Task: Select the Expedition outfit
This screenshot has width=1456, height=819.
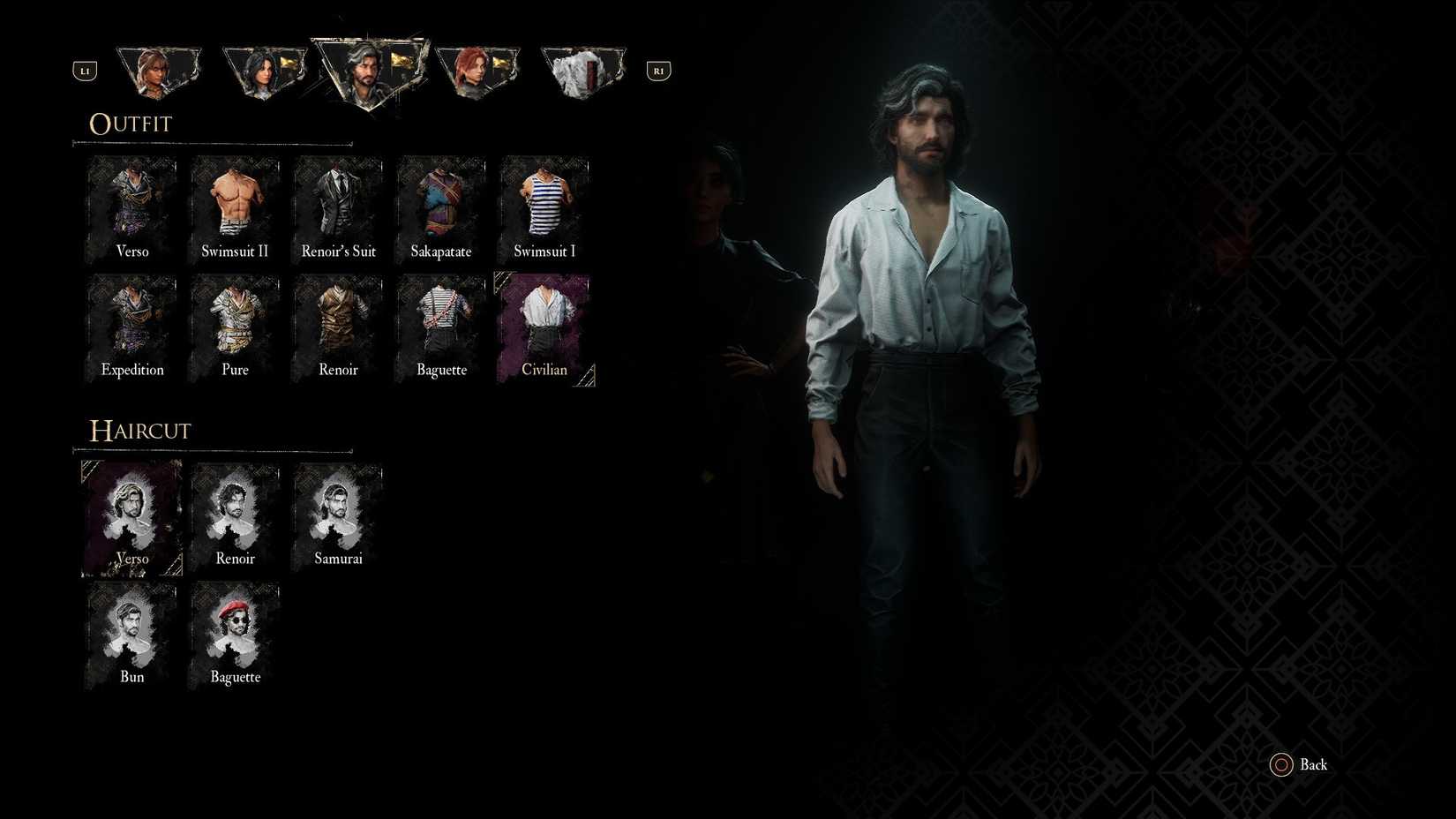Action: 131,328
